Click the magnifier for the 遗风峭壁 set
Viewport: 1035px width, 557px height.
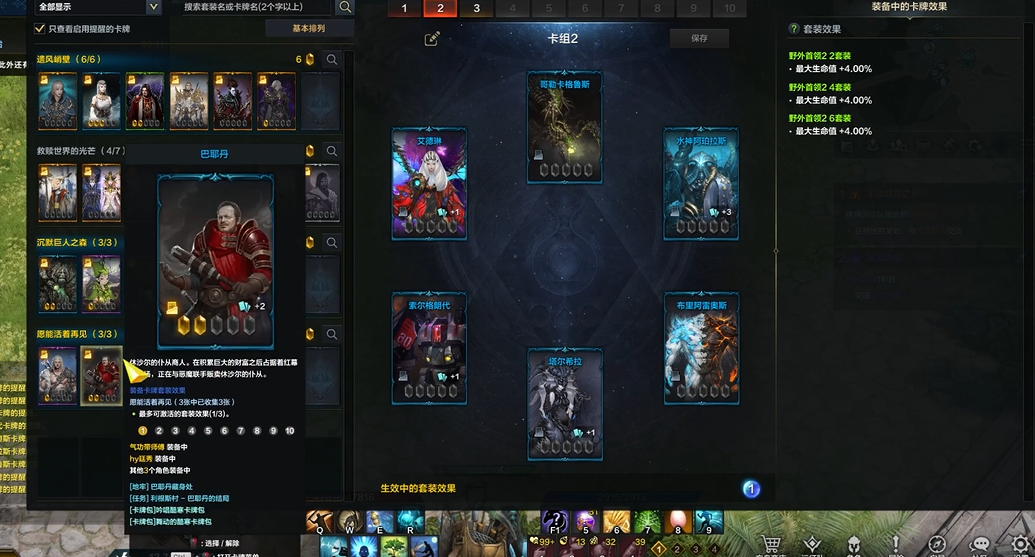click(331, 60)
